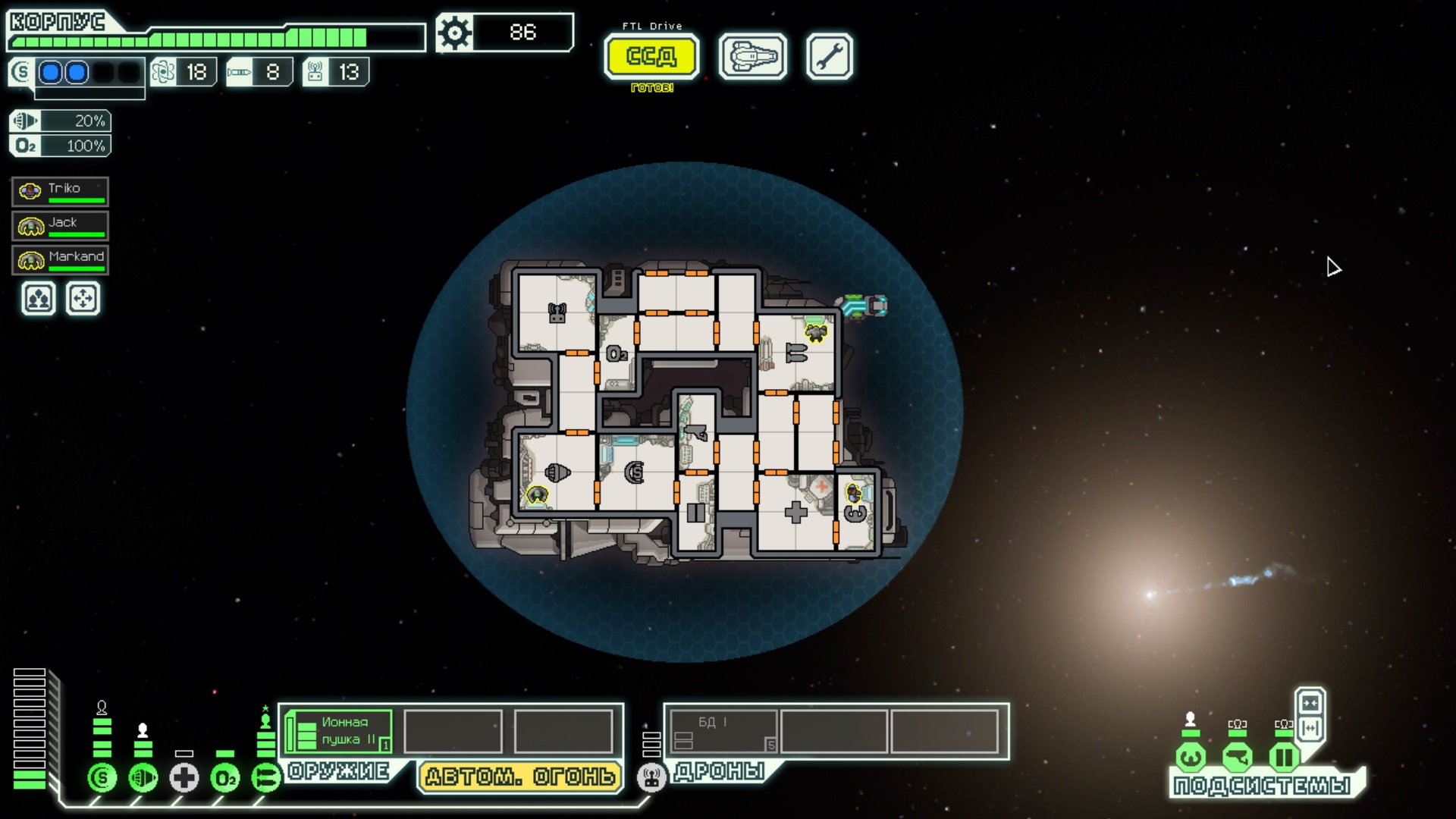Select crew member Markand
Screen dimensions: 1456x819
[61, 259]
